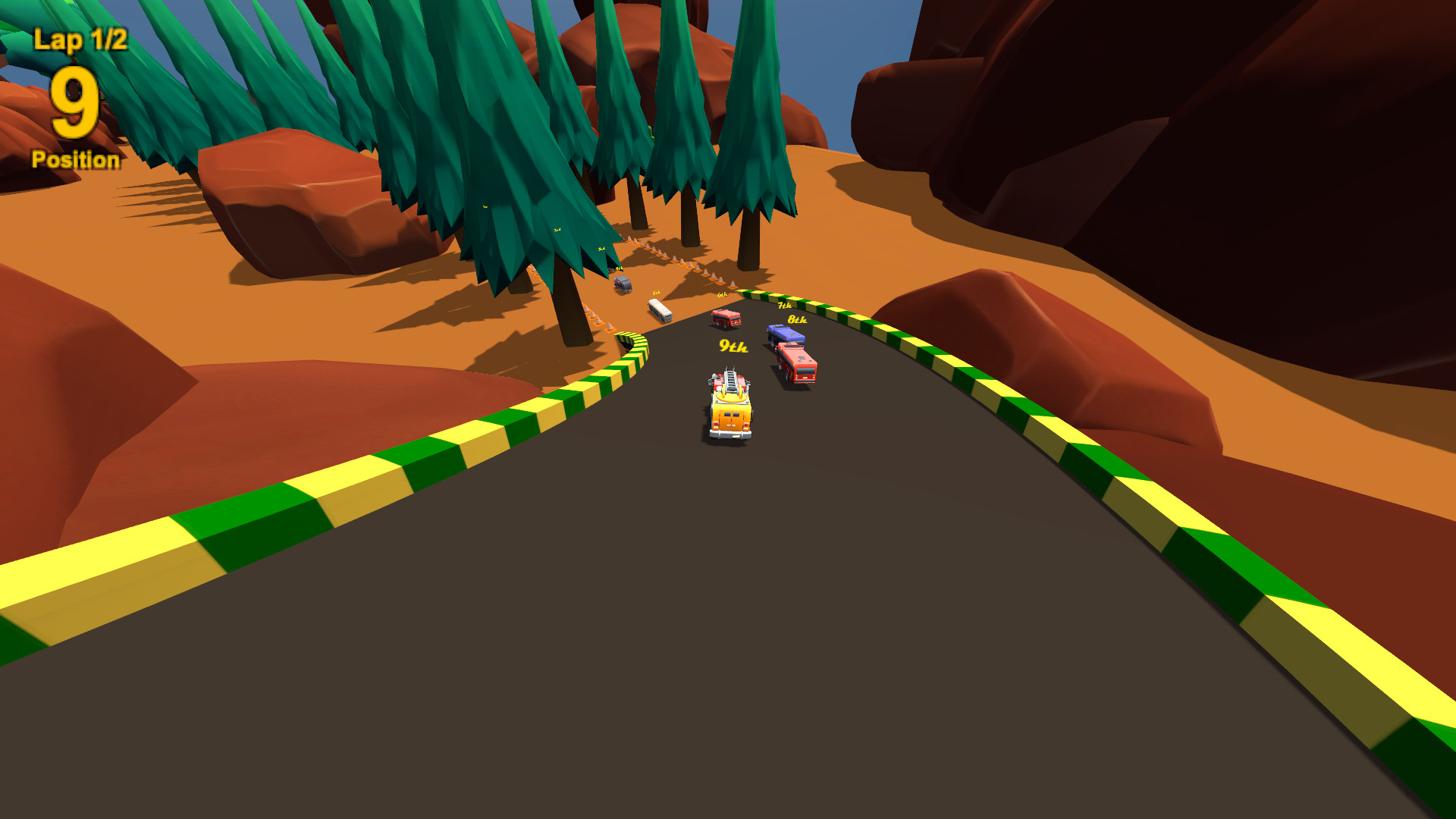Image resolution: width=1456 pixels, height=819 pixels.
Task: Select the ladder on the fire truck
Action: coord(731,384)
